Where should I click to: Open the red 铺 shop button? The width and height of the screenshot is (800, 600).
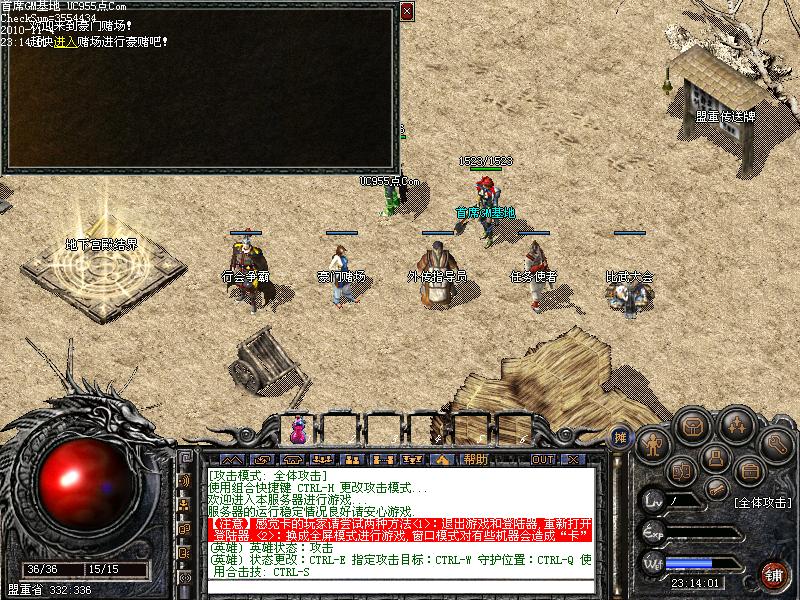[x=774, y=574]
